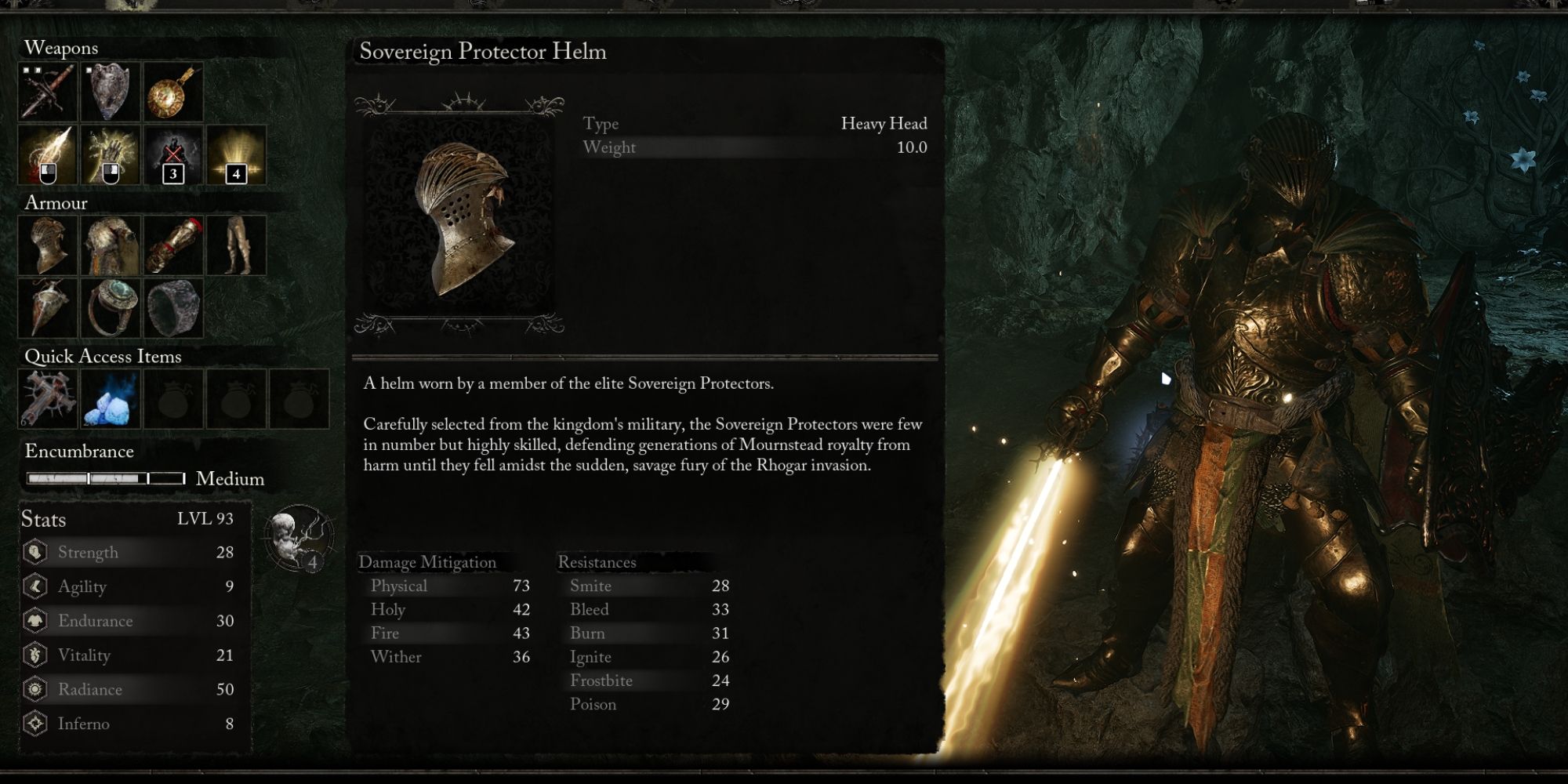Screen dimensions: 1568x784
Task: Open the gauntlets armour slot
Action: [173, 245]
